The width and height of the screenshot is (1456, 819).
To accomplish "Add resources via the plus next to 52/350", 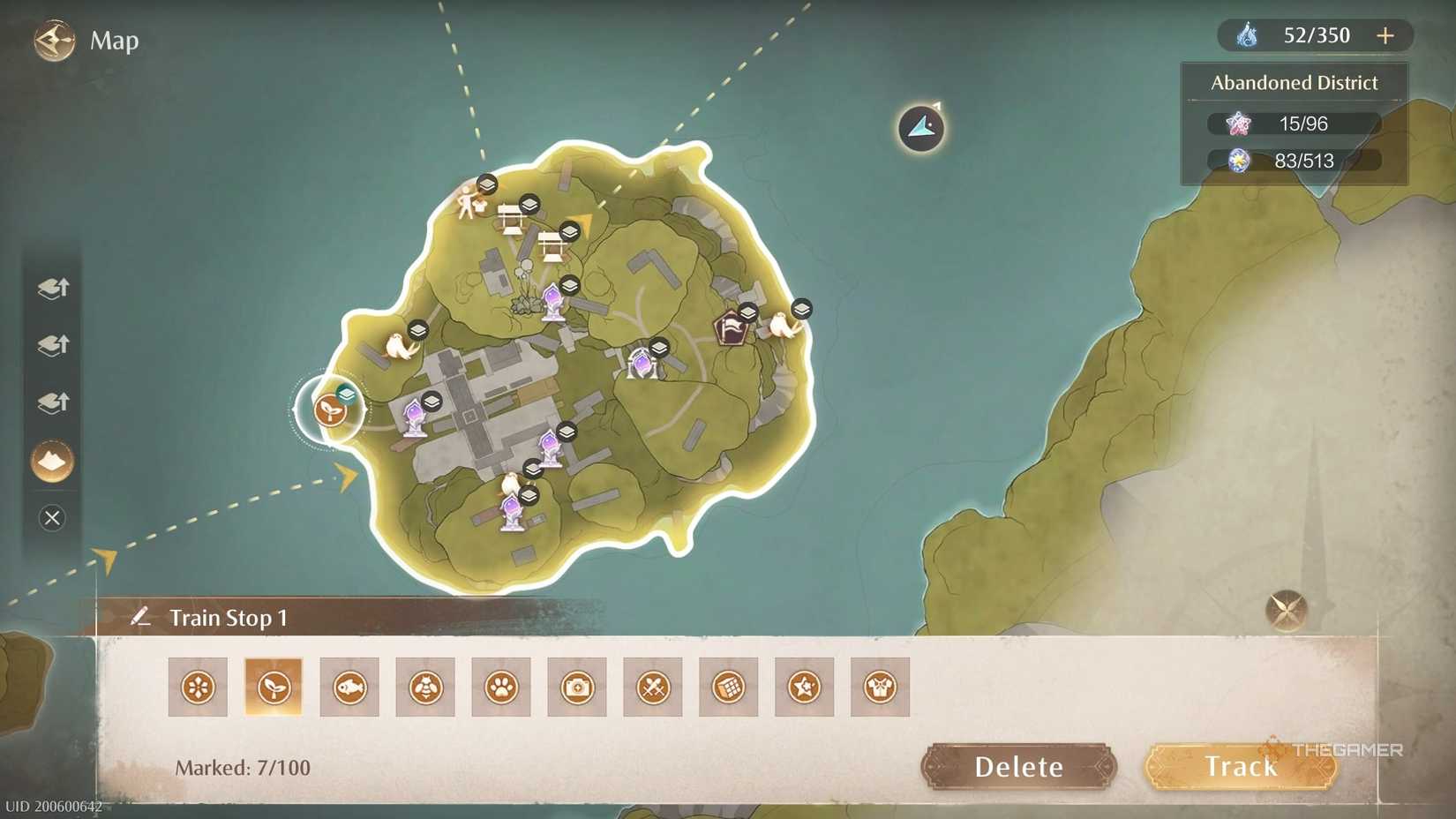I will click(1385, 35).
